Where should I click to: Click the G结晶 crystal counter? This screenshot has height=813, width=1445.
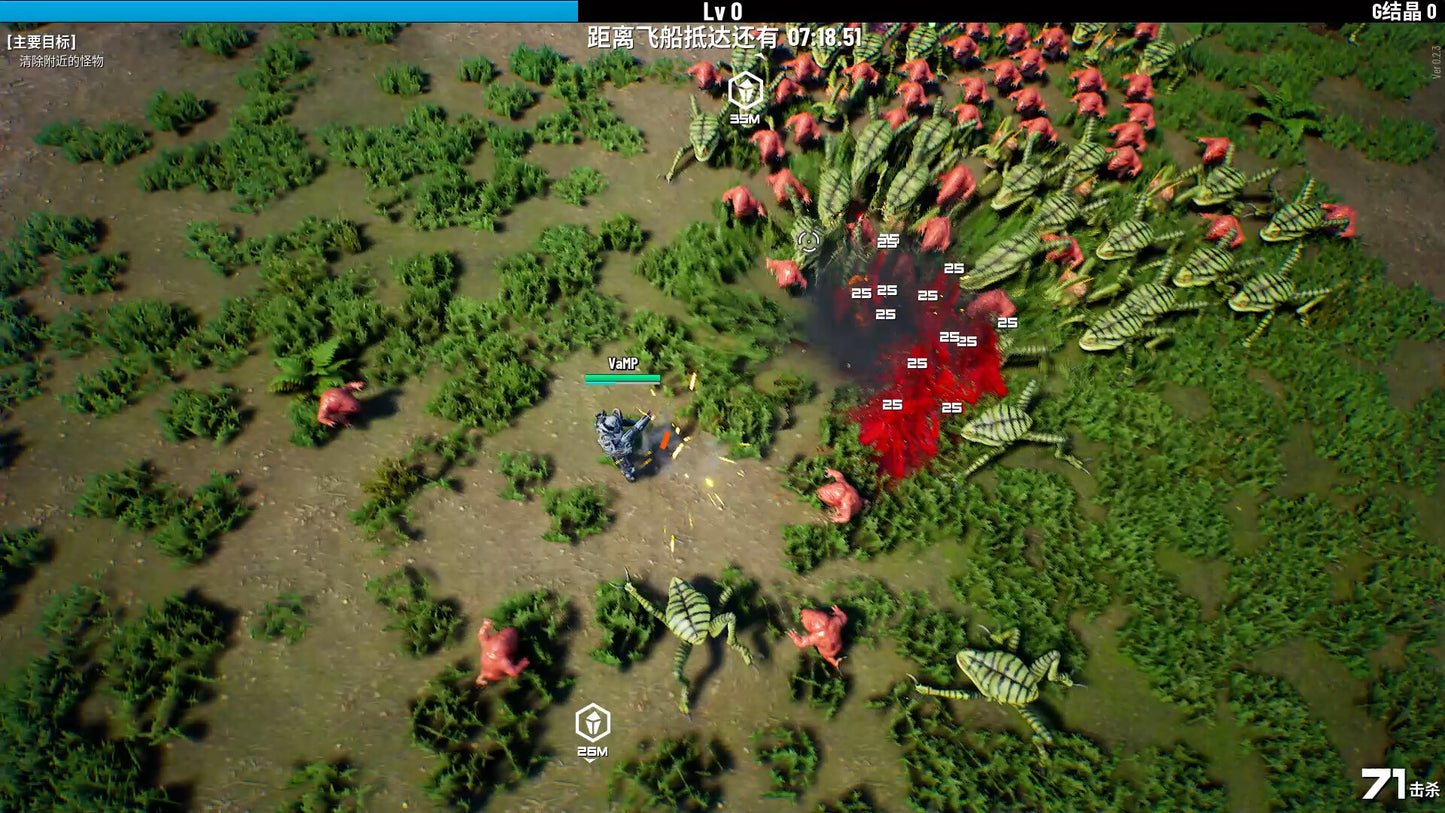coord(1403,8)
